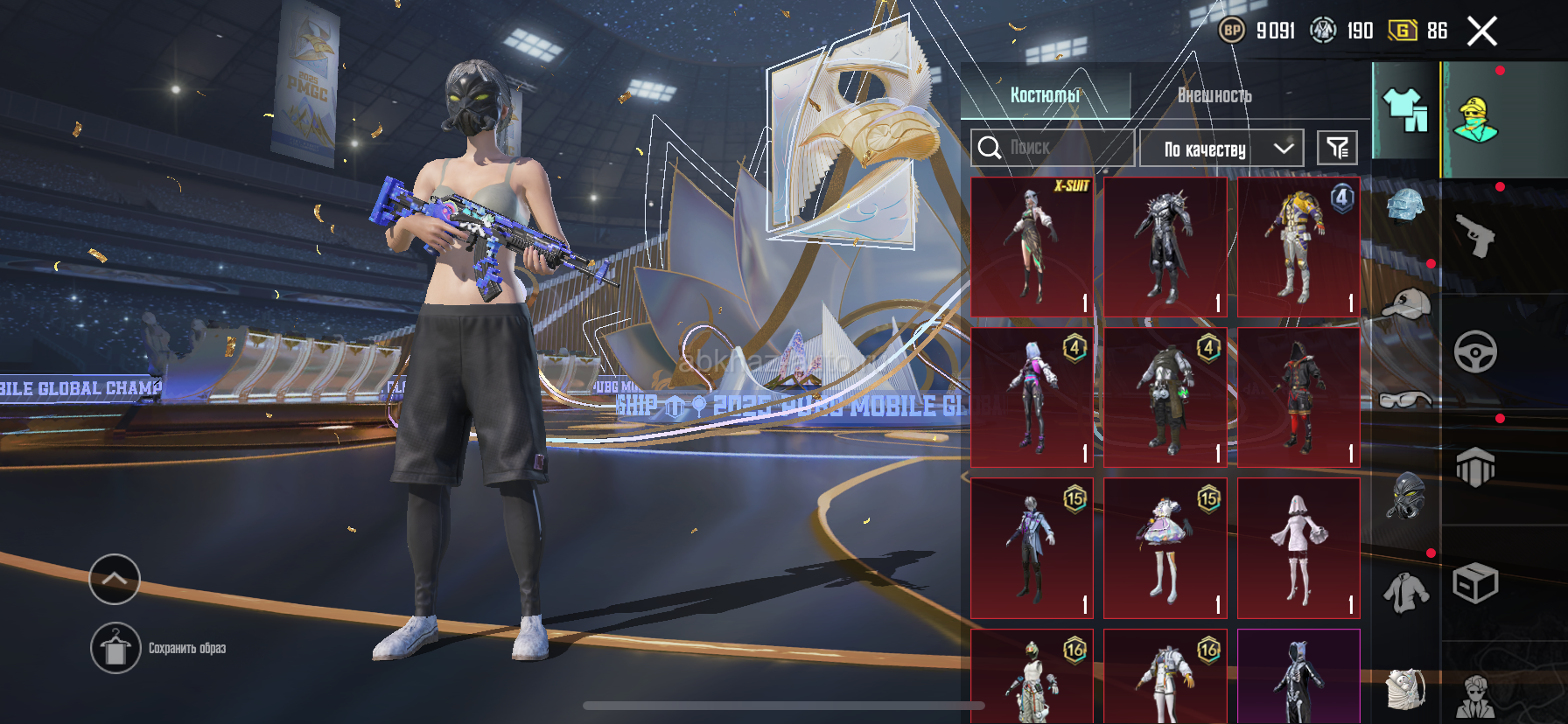Open the helmet category
The height and width of the screenshot is (724, 1568).
coord(1405,207)
